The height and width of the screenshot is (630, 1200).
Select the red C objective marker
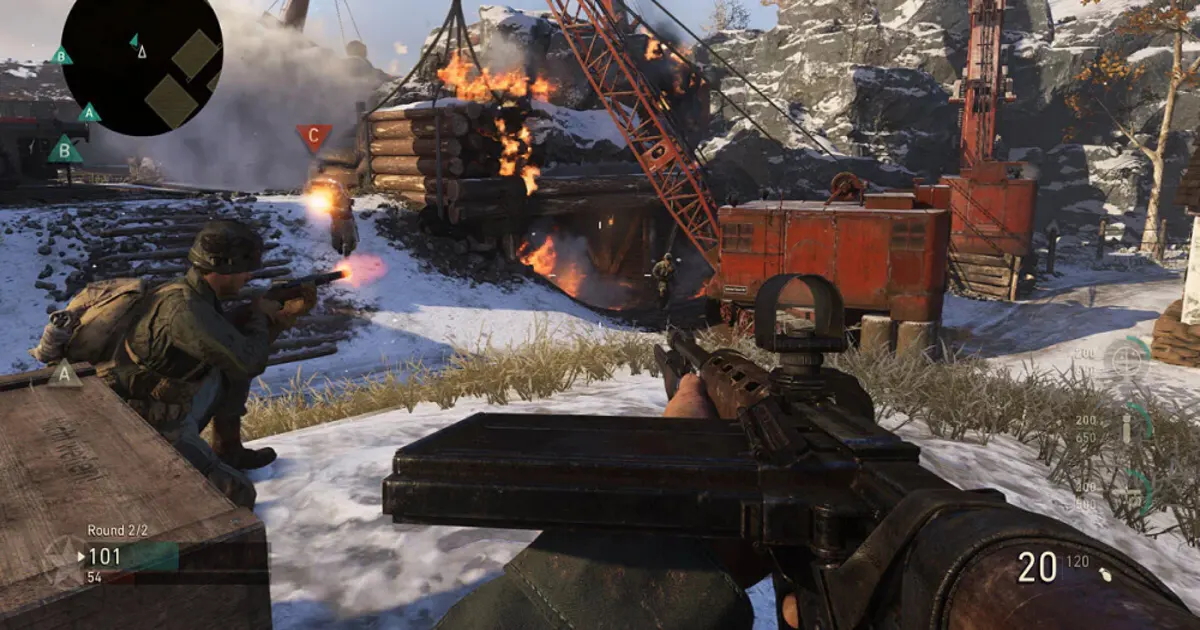click(313, 136)
